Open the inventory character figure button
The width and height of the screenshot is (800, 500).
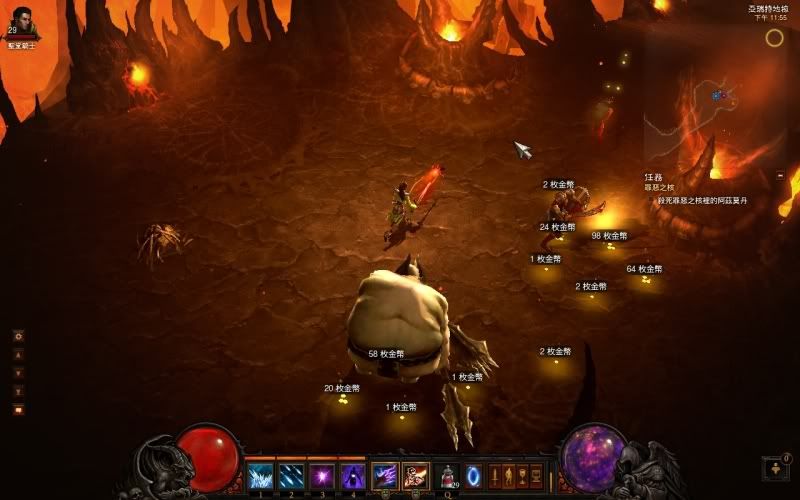coord(507,475)
